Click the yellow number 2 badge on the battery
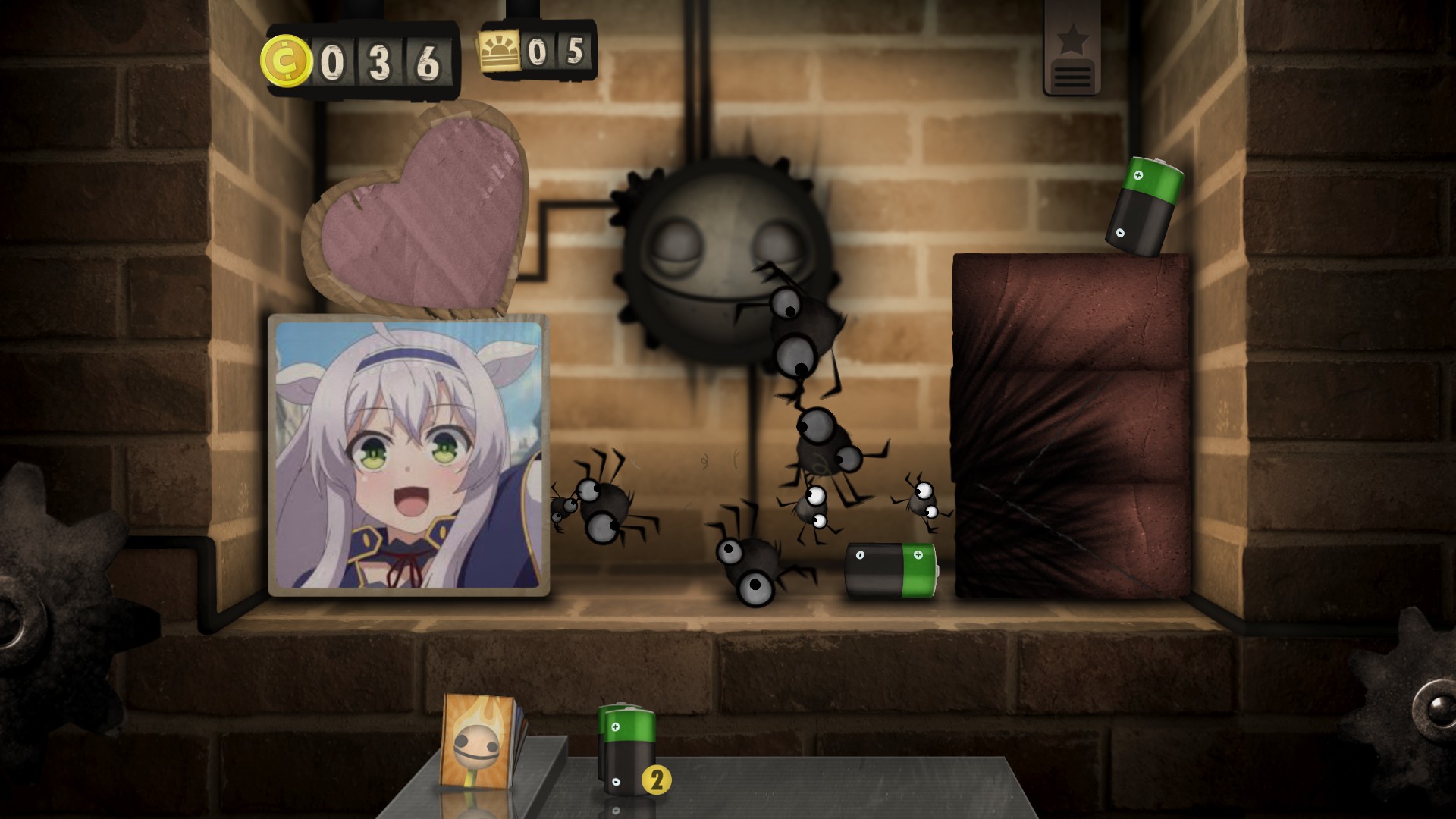 point(657,778)
